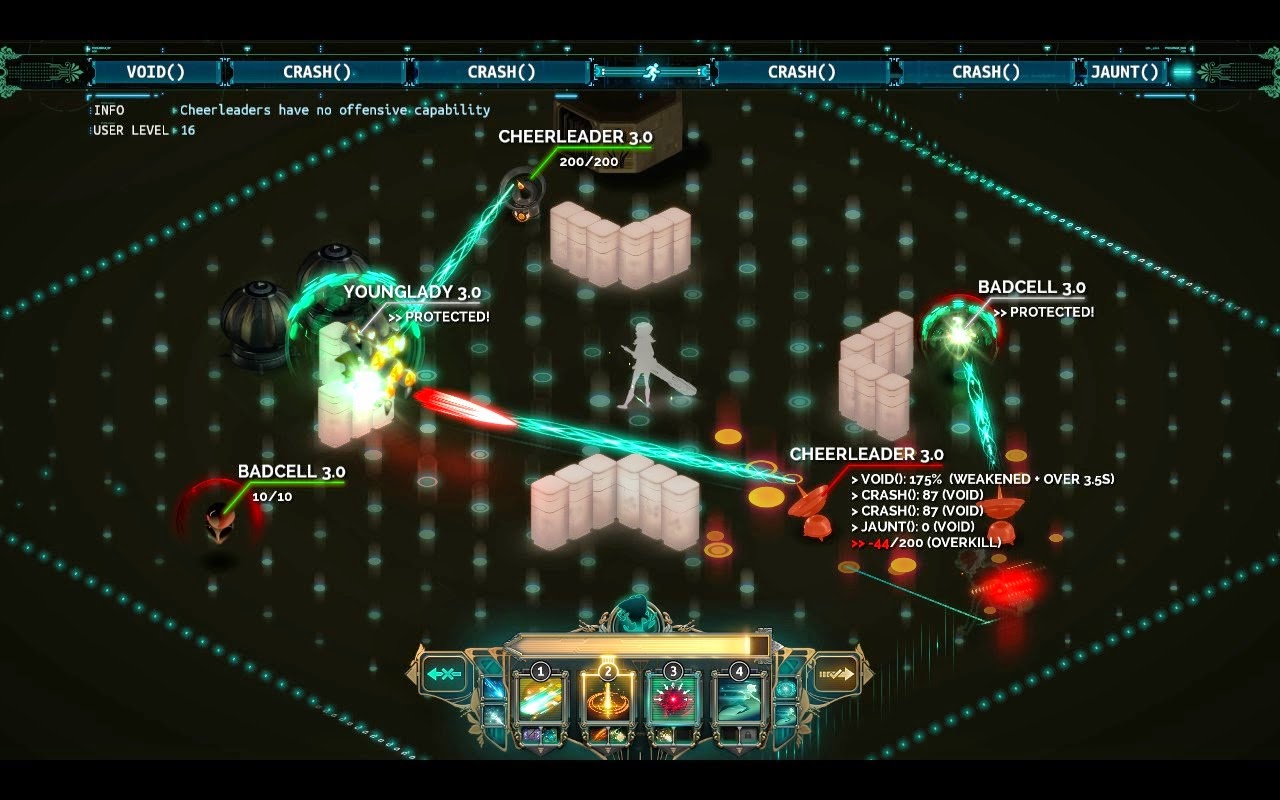
Task: Select the glowing active function in slot 2
Action: coord(608,699)
